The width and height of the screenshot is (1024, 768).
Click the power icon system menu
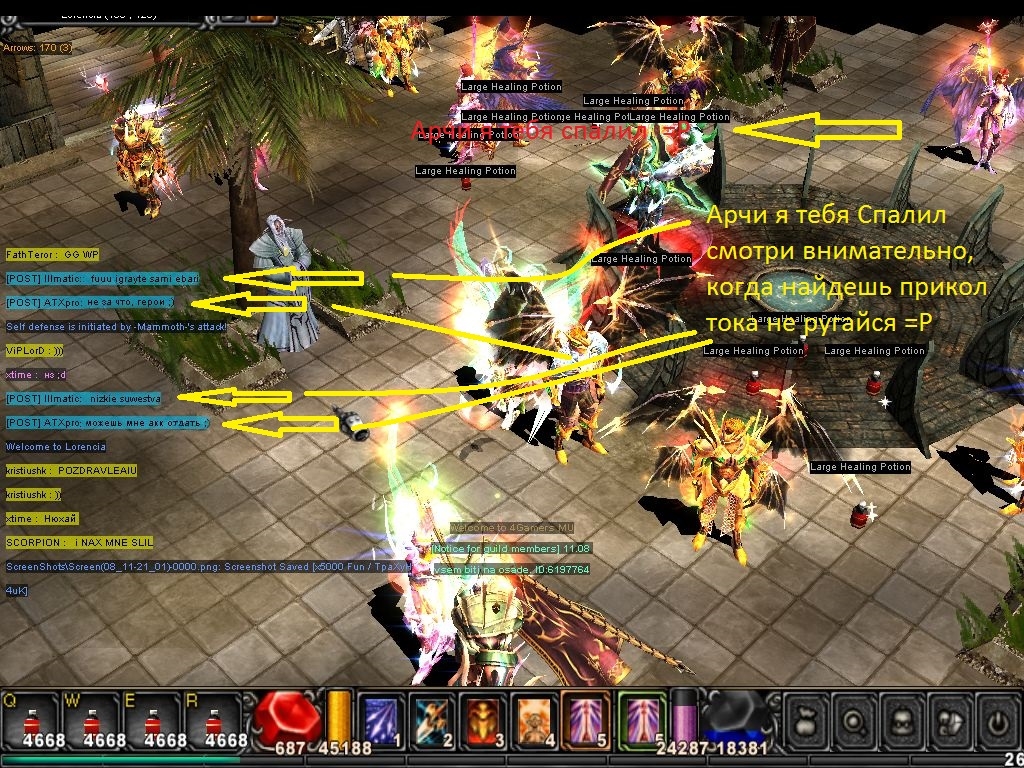coord(998,719)
